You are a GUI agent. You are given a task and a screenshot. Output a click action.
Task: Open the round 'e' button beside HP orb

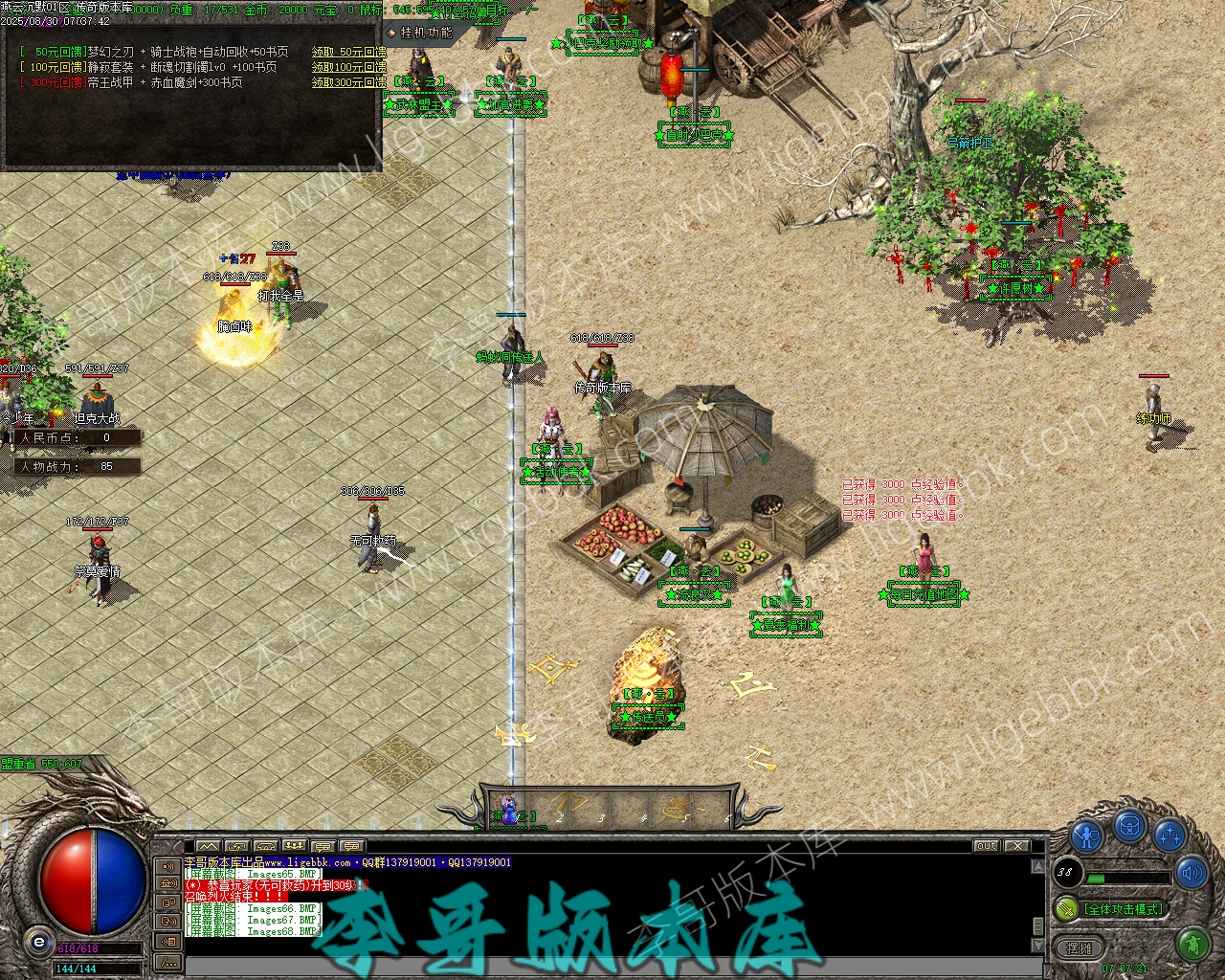coord(39,942)
